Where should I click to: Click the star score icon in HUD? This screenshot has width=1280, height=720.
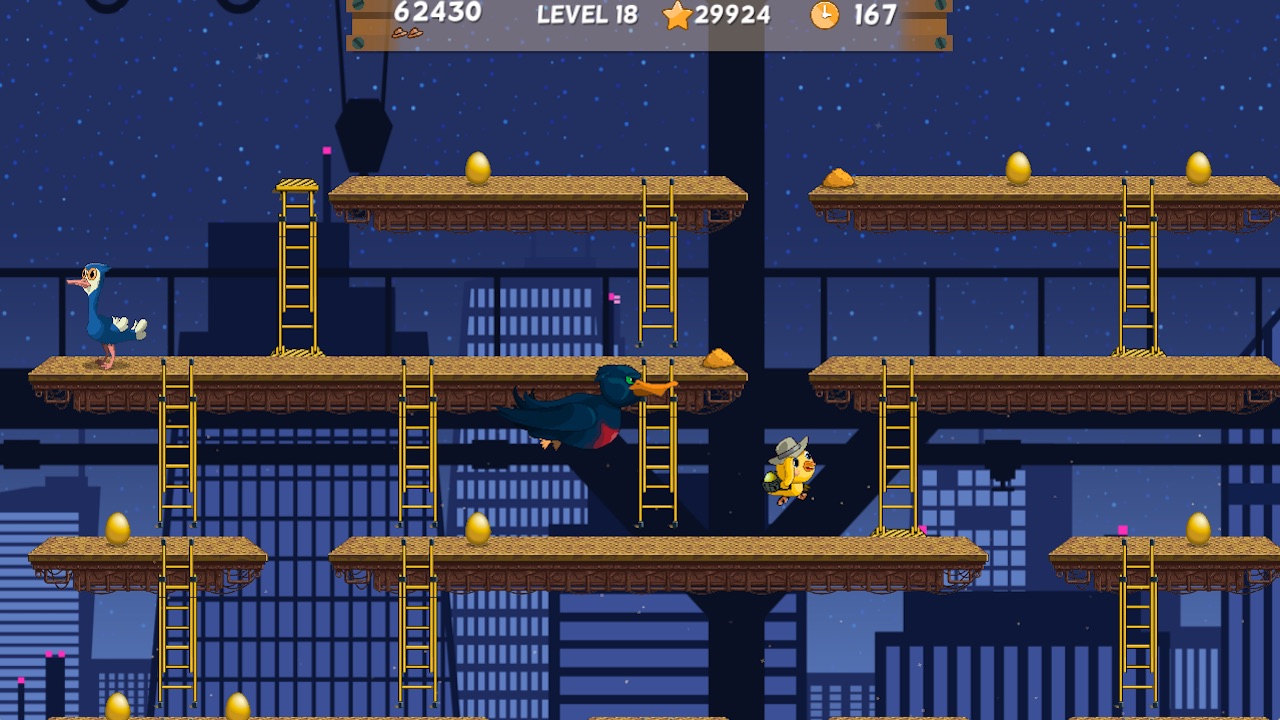click(679, 16)
